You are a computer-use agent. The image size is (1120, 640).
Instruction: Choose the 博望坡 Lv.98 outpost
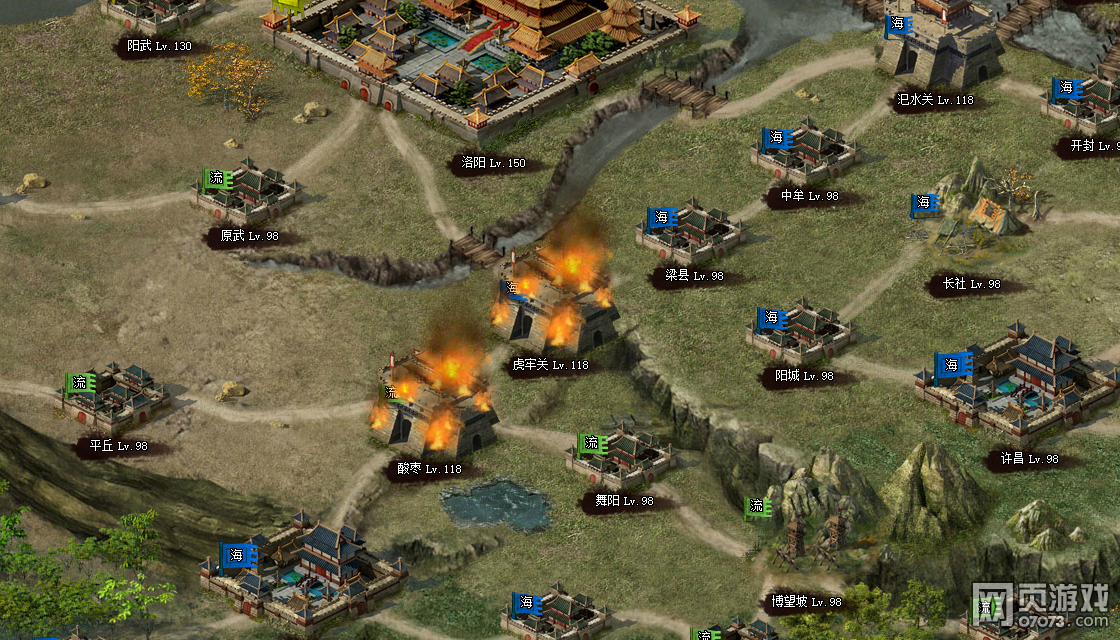(806, 550)
